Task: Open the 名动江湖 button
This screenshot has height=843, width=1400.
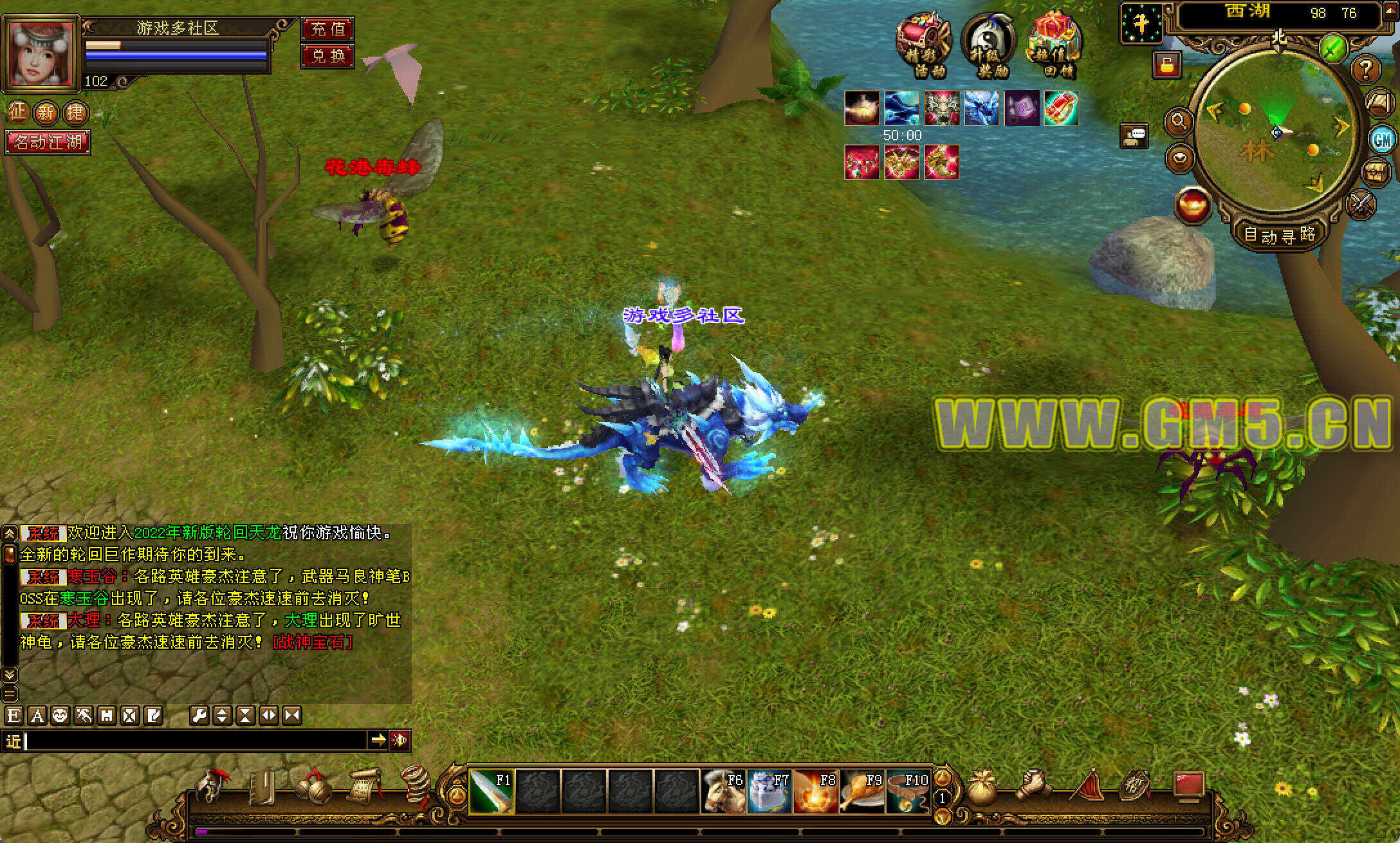Action: click(x=48, y=142)
